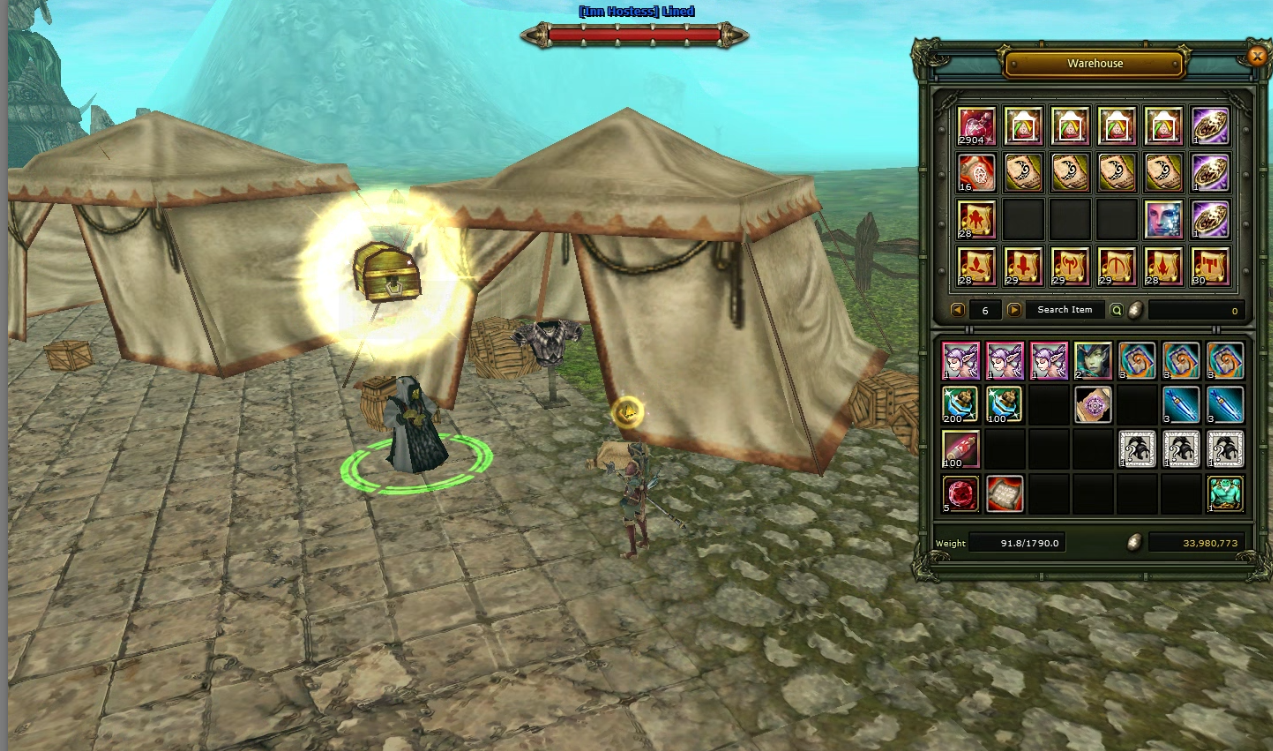Select the blue potion stack of 100

(x=1005, y=405)
